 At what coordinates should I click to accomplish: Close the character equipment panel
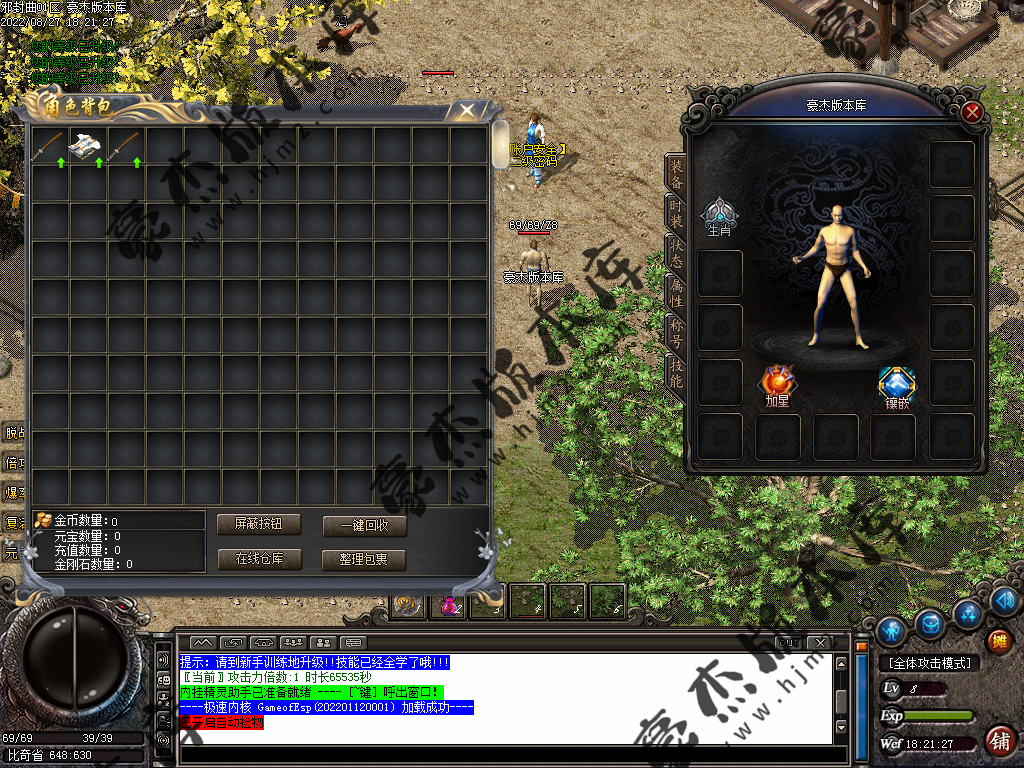(x=971, y=112)
